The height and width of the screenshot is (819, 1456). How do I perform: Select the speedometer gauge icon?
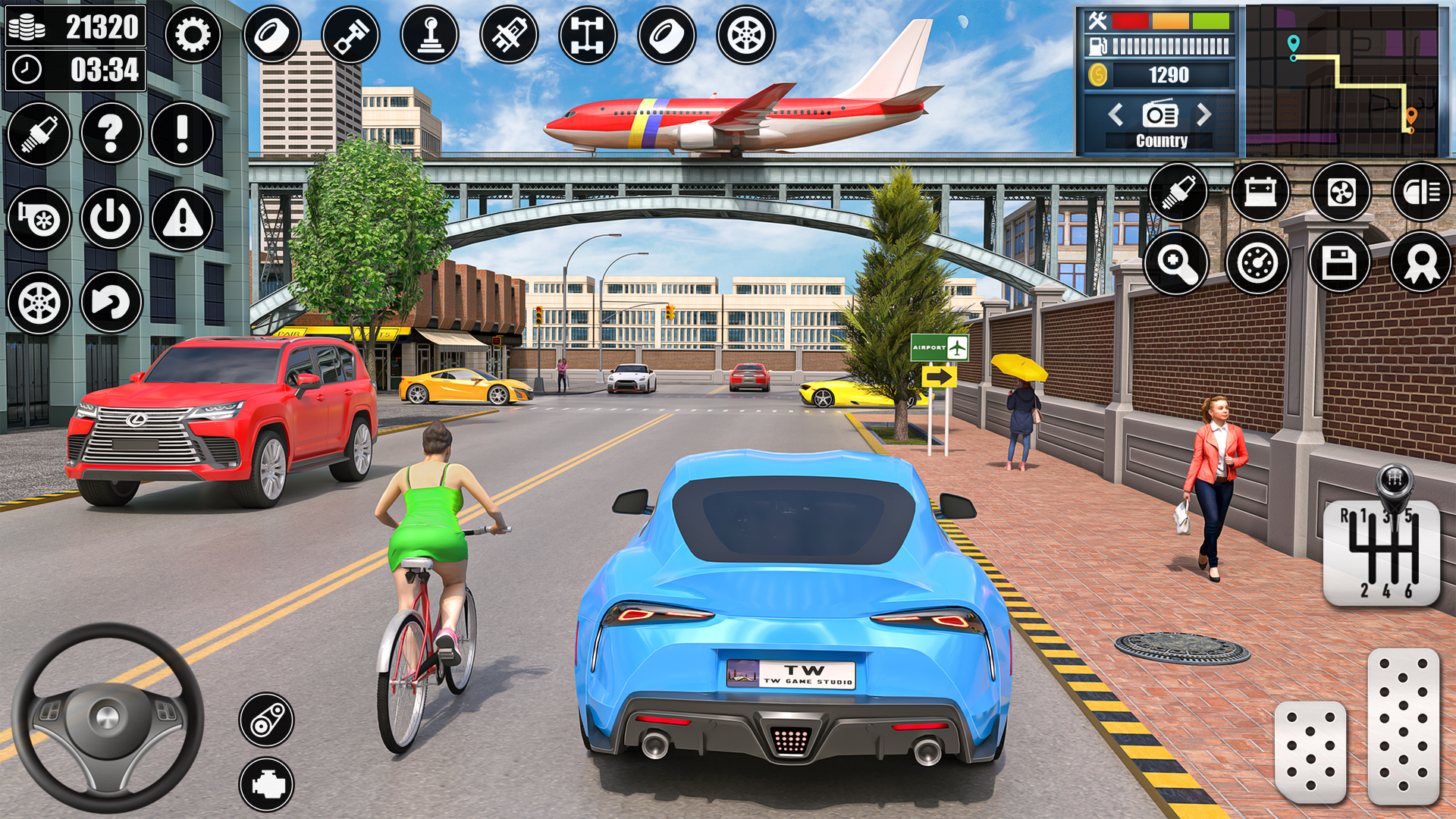(x=1260, y=263)
